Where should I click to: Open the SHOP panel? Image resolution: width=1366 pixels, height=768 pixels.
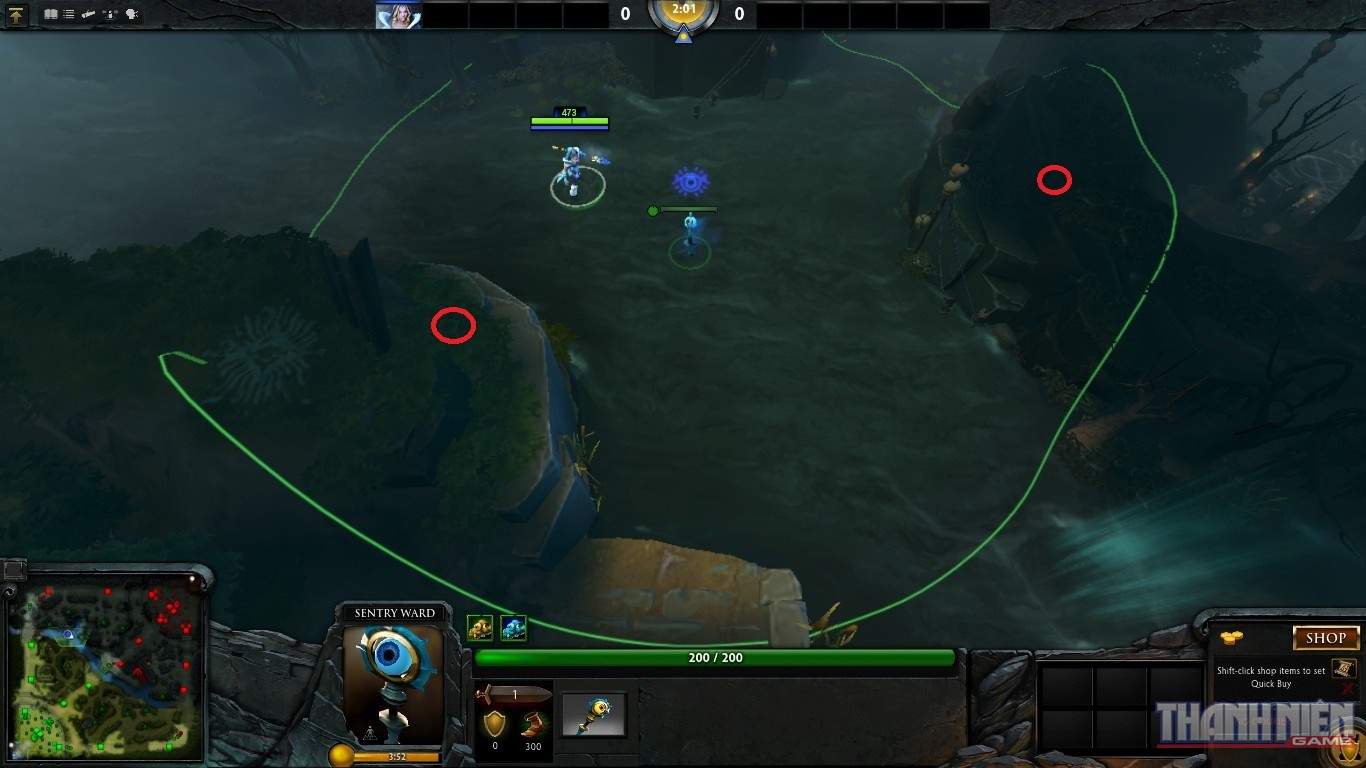[x=1326, y=638]
